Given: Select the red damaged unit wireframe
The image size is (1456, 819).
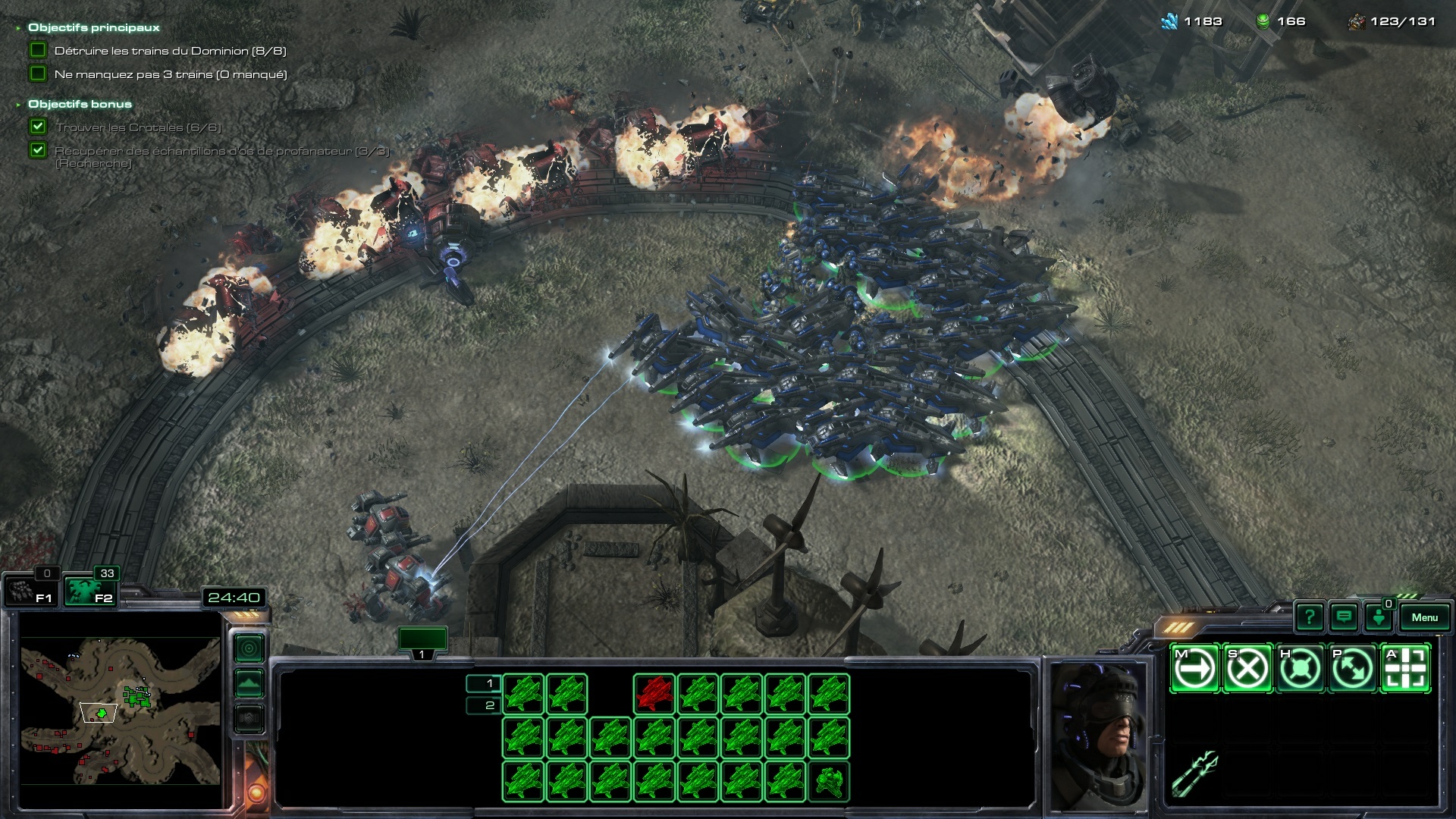Looking at the screenshot, I should click(654, 694).
